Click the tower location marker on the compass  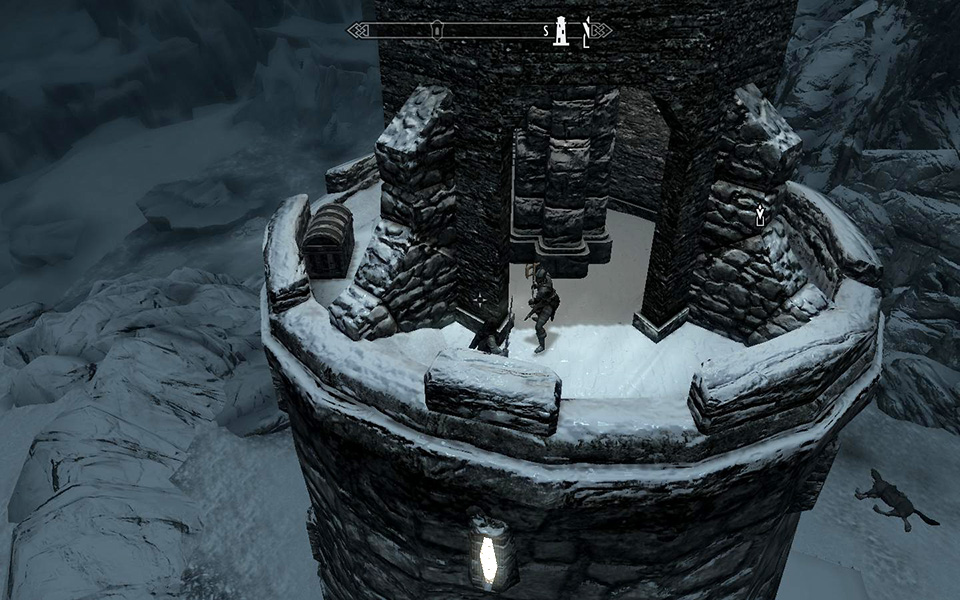click(x=562, y=30)
